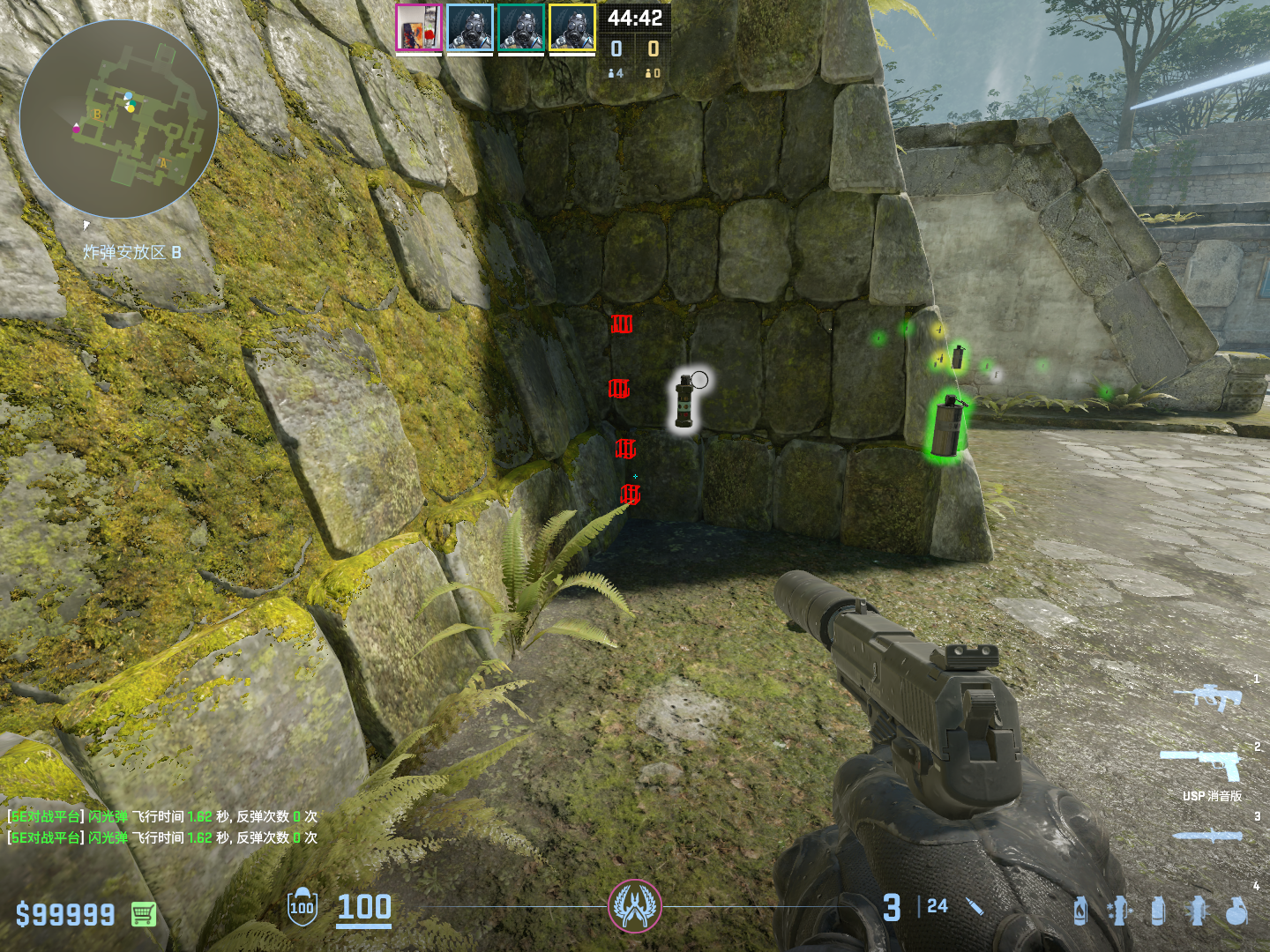The width and height of the screenshot is (1270, 952).
Task: Click the circular radar minimap
Action: (119, 120)
